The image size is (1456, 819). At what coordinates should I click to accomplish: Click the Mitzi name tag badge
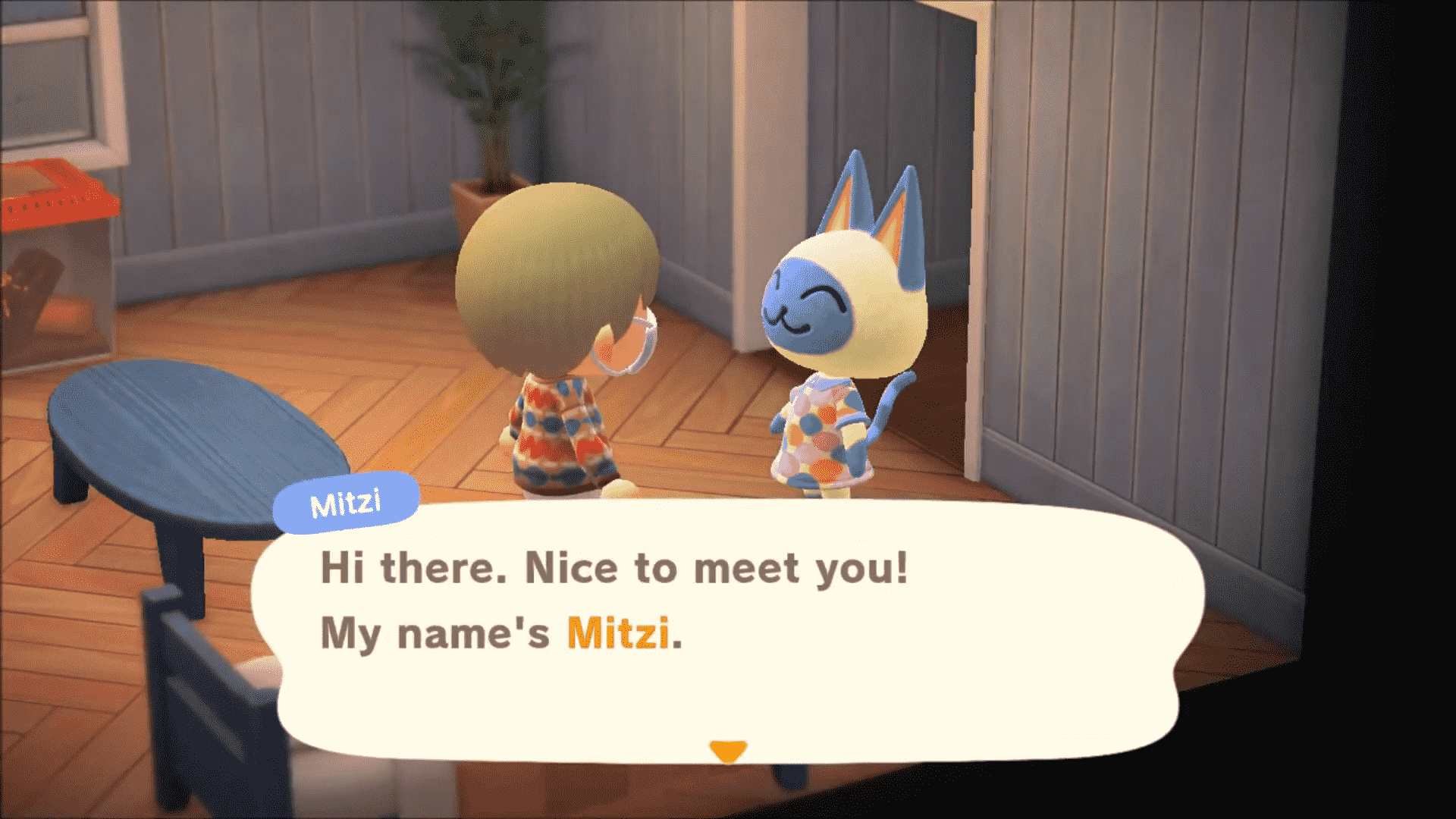tap(347, 501)
